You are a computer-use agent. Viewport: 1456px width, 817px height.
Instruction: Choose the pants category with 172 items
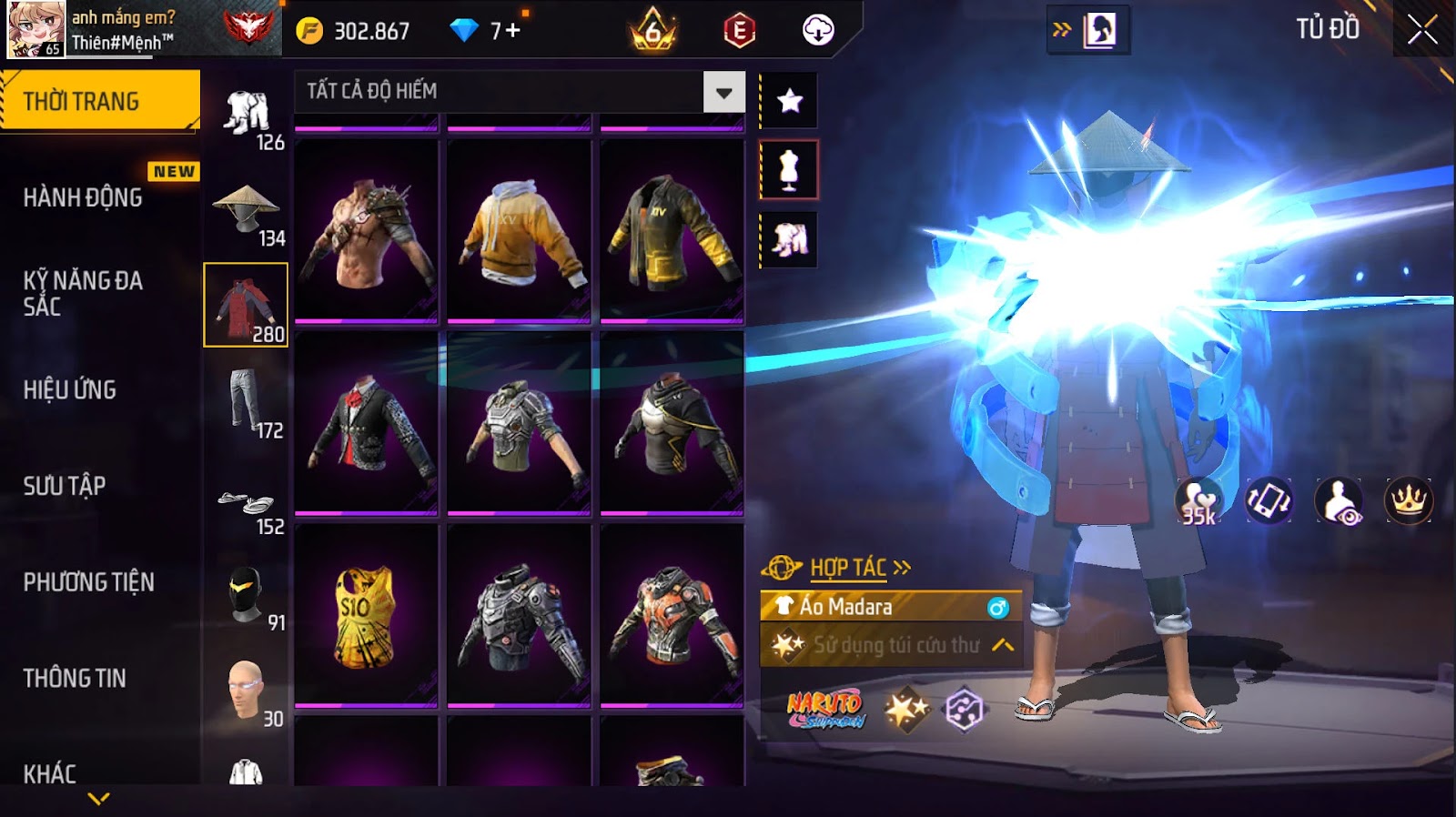[246, 401]
